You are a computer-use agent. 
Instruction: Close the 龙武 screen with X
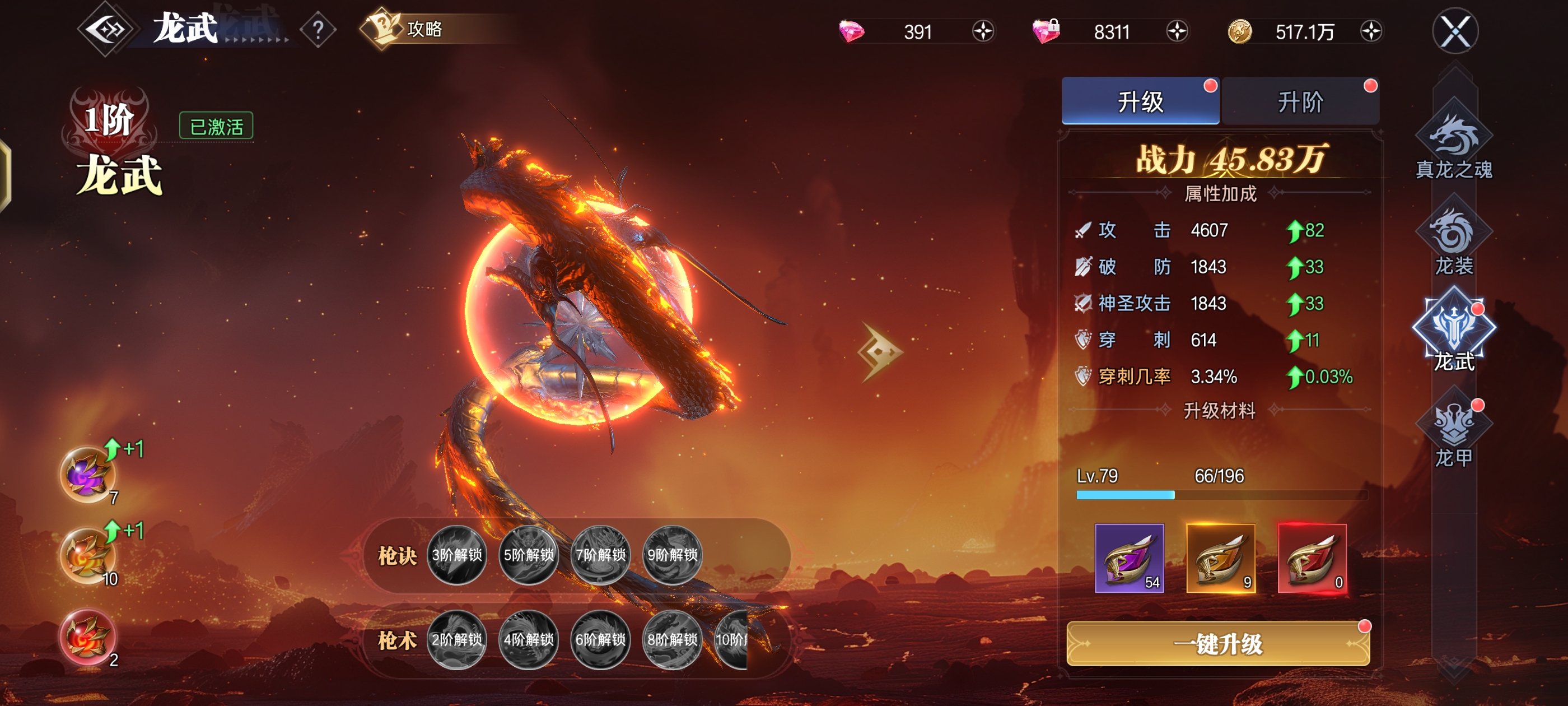pyautogui.click(x=1455, y=31)
